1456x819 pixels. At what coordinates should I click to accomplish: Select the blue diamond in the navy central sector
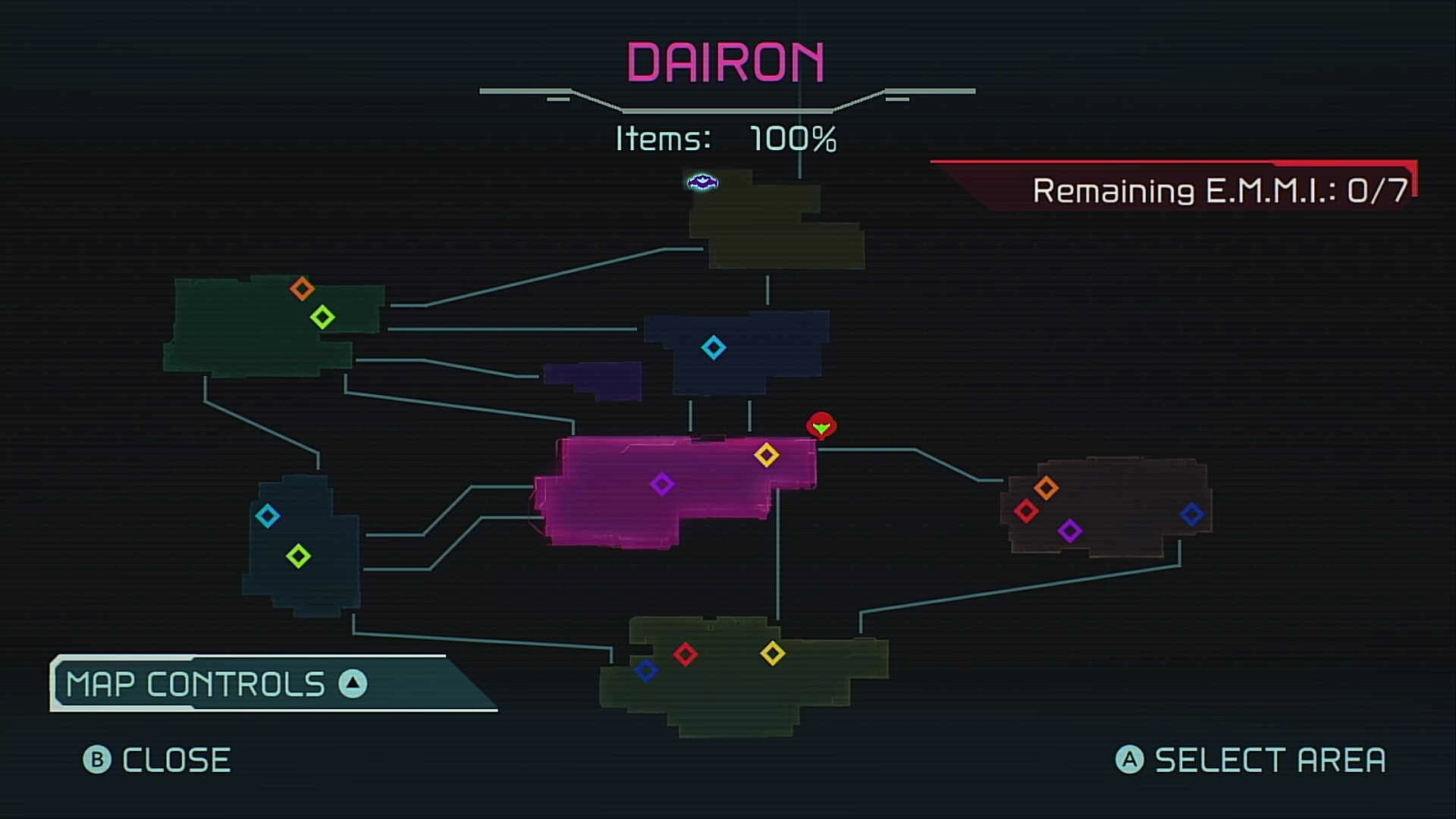[x=714, y=350]
